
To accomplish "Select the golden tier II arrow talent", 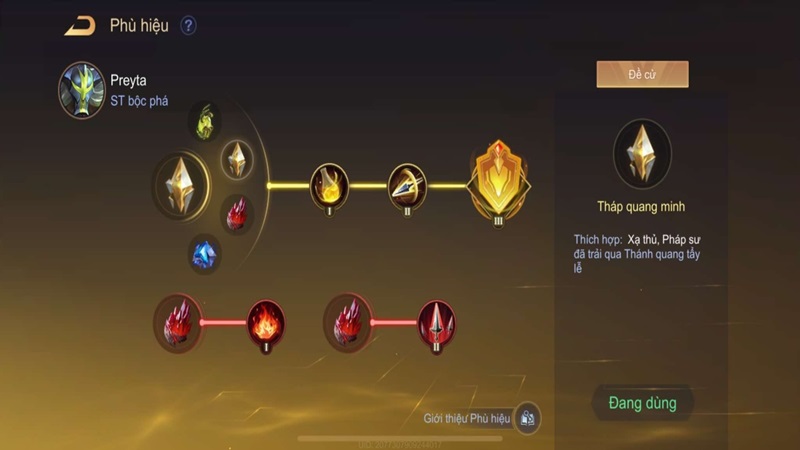I will tap(407, 184).
